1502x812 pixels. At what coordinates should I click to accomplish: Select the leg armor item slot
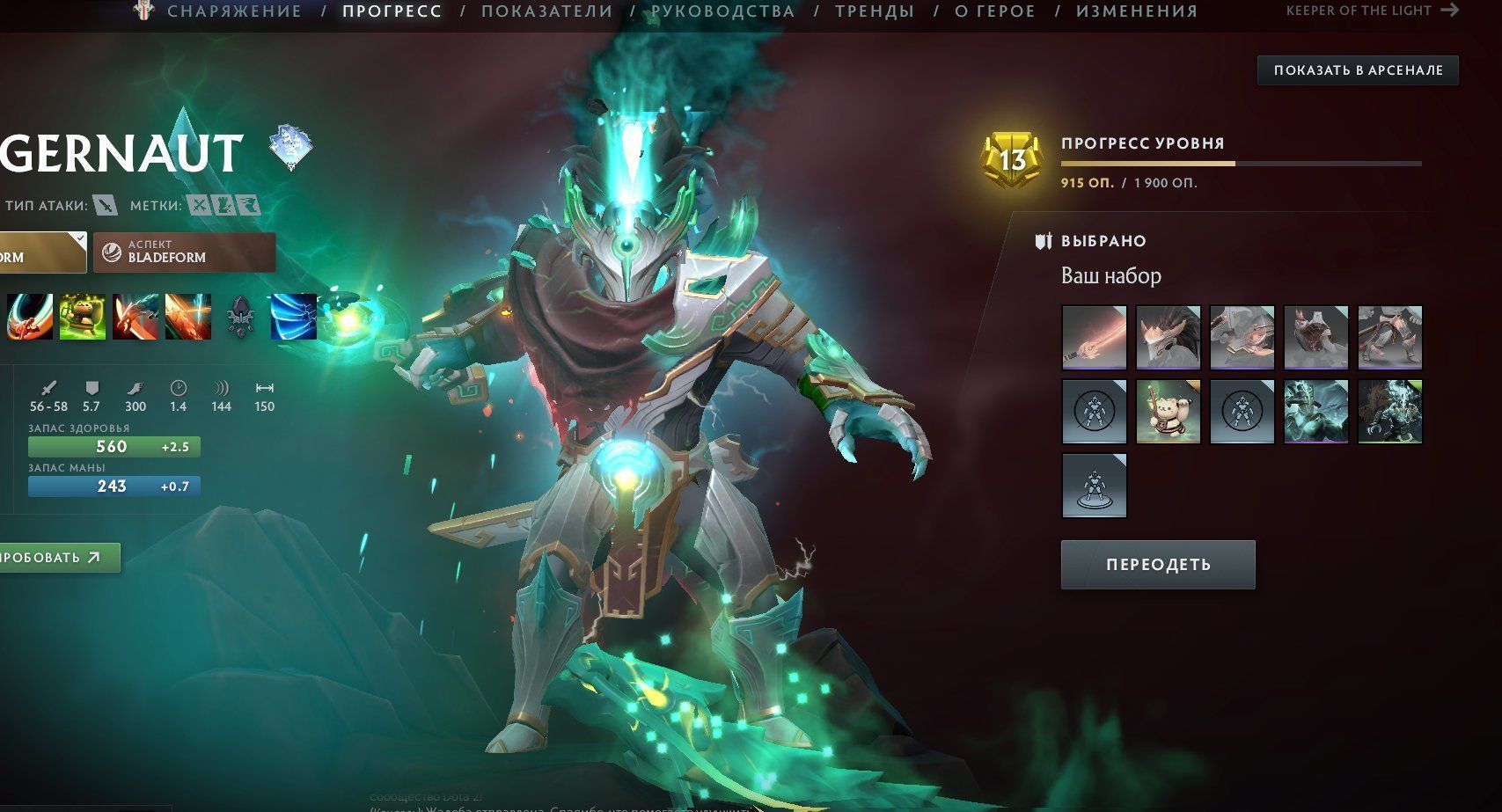tap(1389, 337)
